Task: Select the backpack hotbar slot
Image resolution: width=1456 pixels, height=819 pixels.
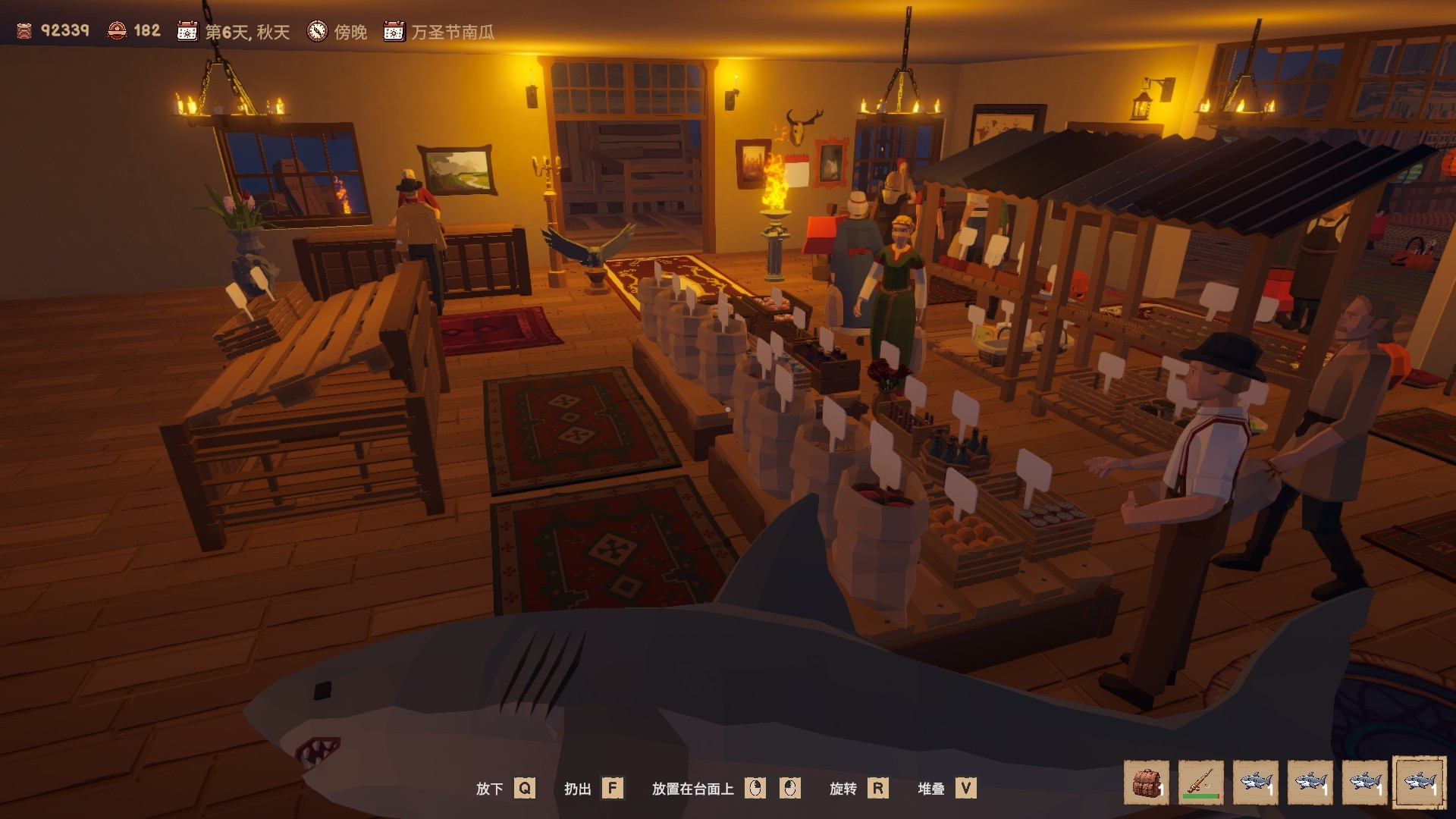Action: pos(1147,783)
